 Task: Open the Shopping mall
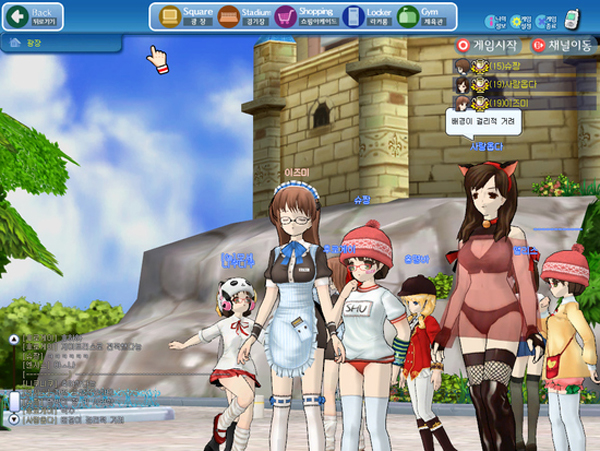pyautogui.click(x=304, y=16)
